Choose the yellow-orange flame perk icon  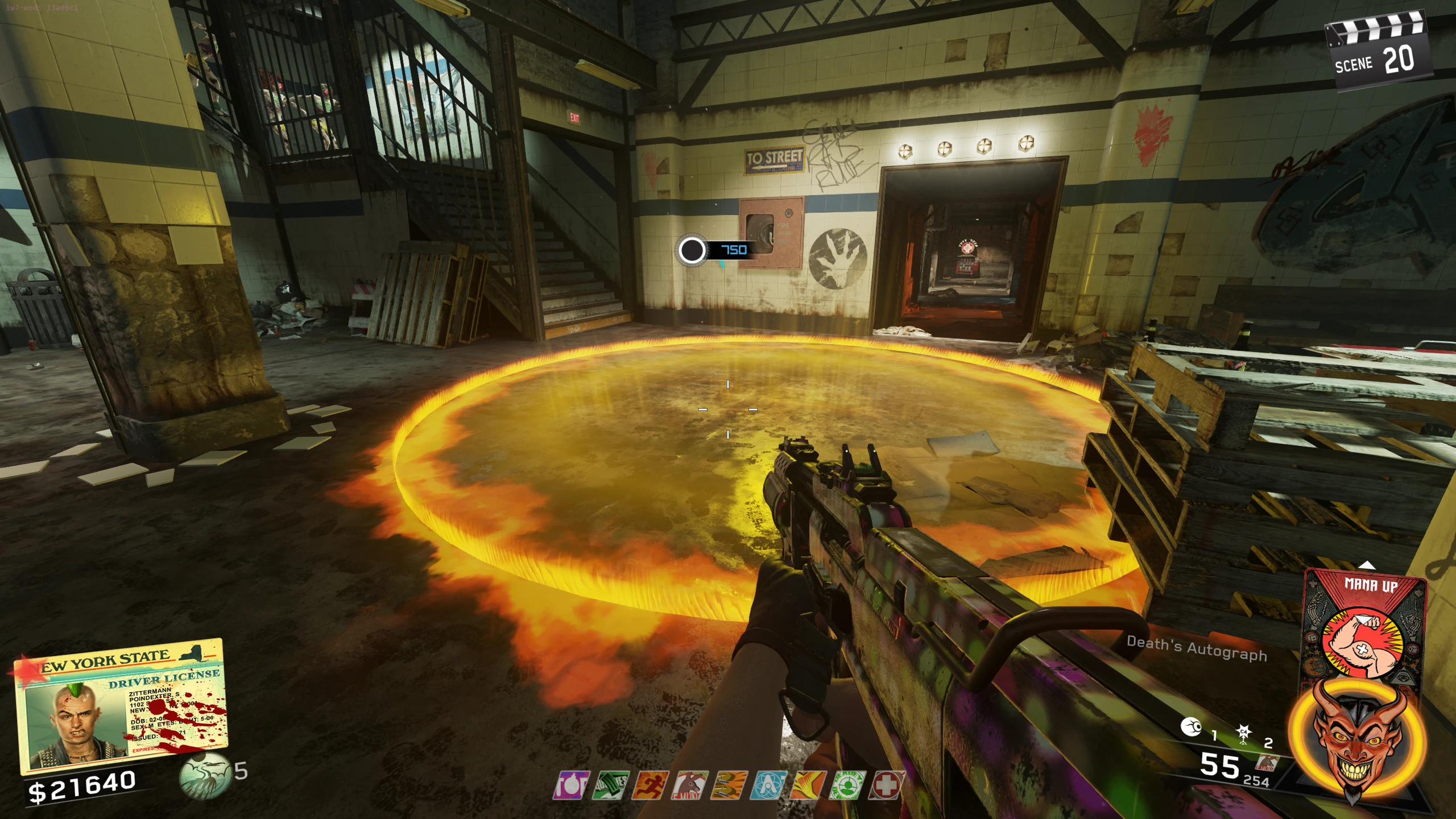coord(808,785)
